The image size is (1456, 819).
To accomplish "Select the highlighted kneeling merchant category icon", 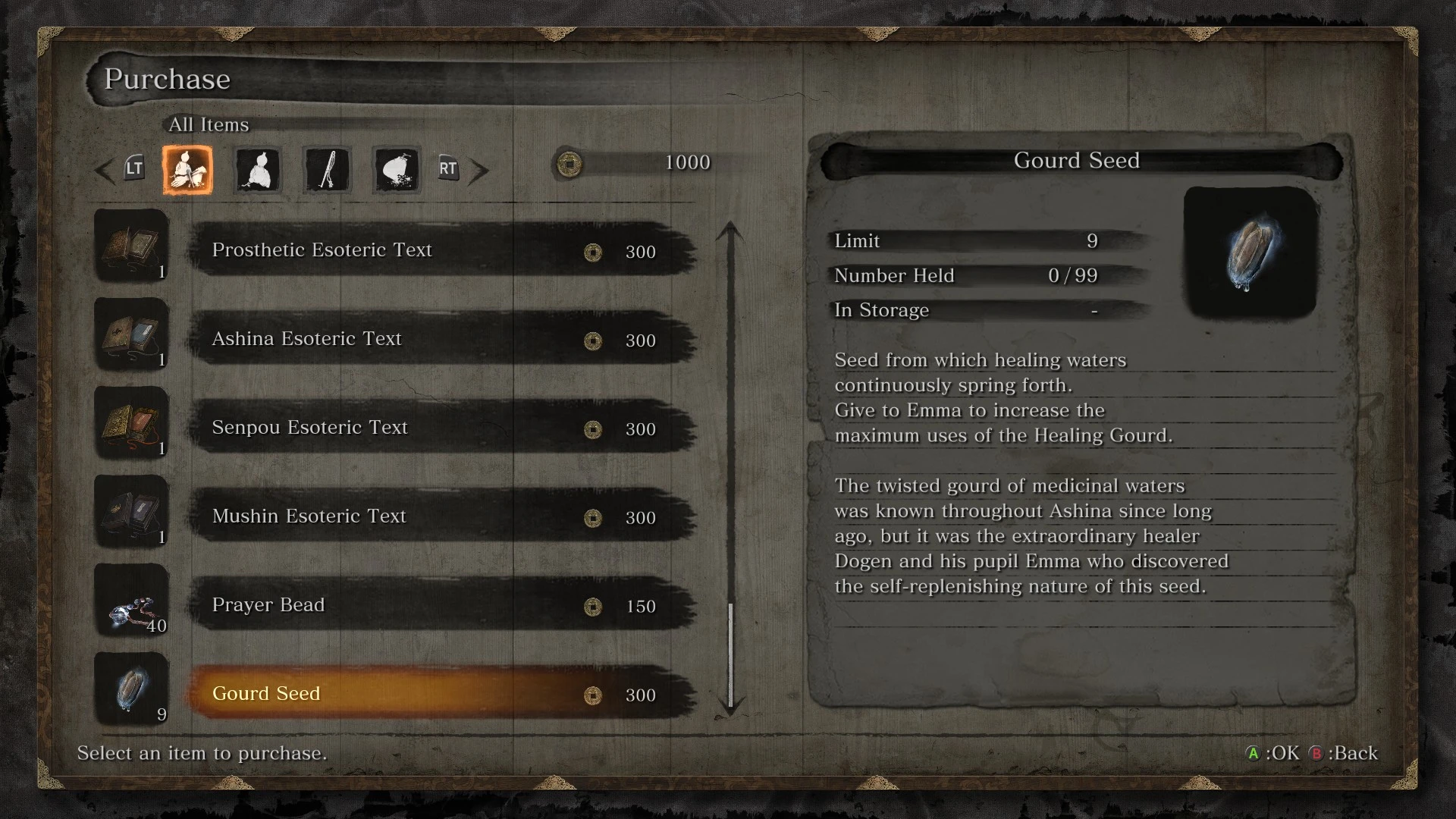I will pyautogui.click(x=187, y=171).
